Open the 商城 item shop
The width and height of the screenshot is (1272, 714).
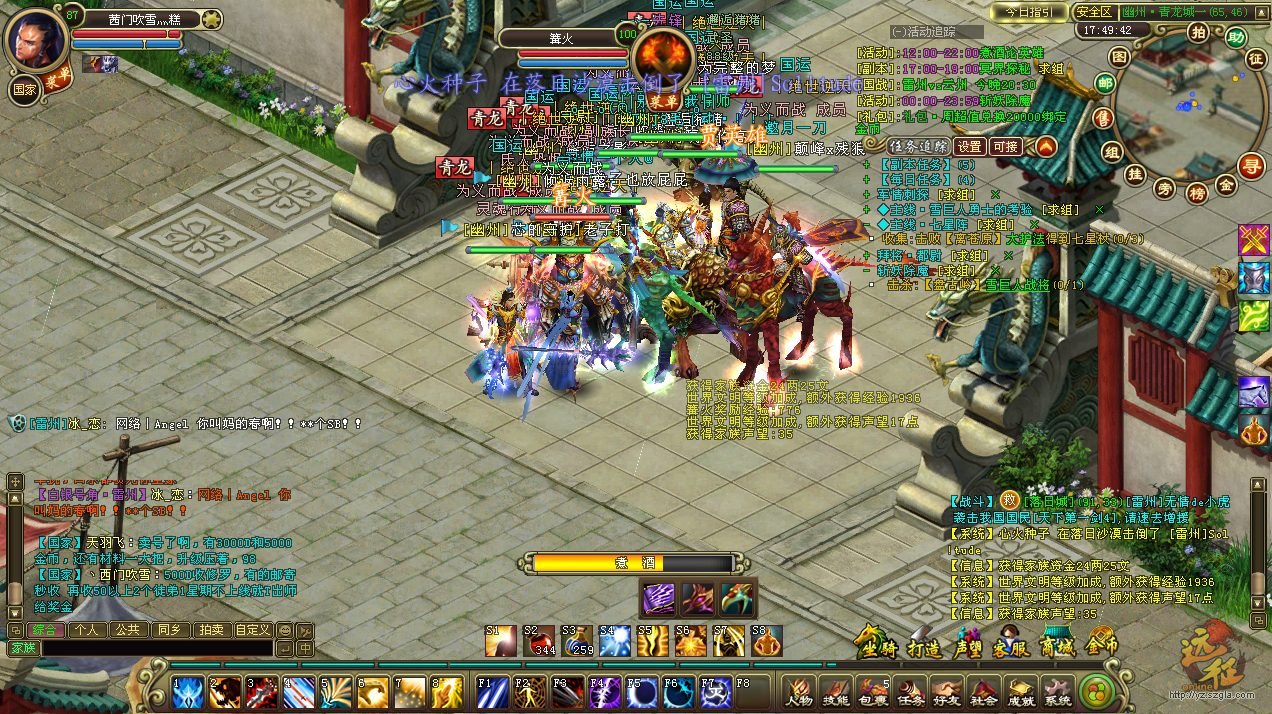point(1058,645)
